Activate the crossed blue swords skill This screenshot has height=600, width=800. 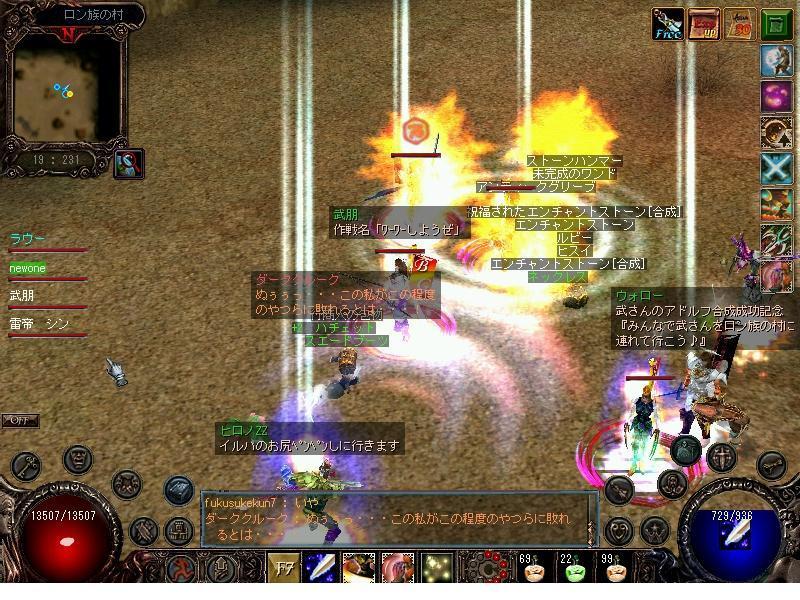(776, 168)
